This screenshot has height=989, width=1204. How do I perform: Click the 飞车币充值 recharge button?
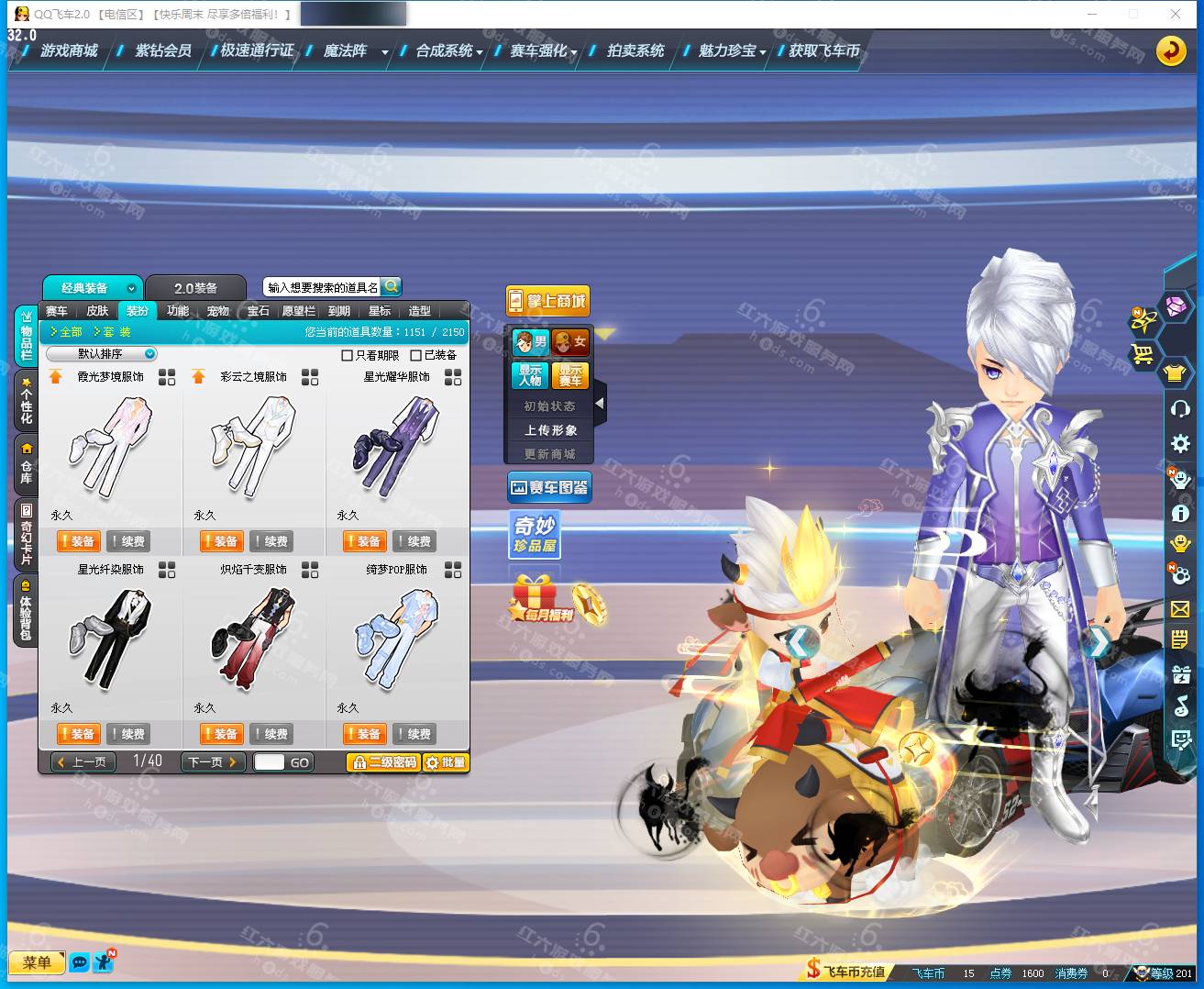846,972
